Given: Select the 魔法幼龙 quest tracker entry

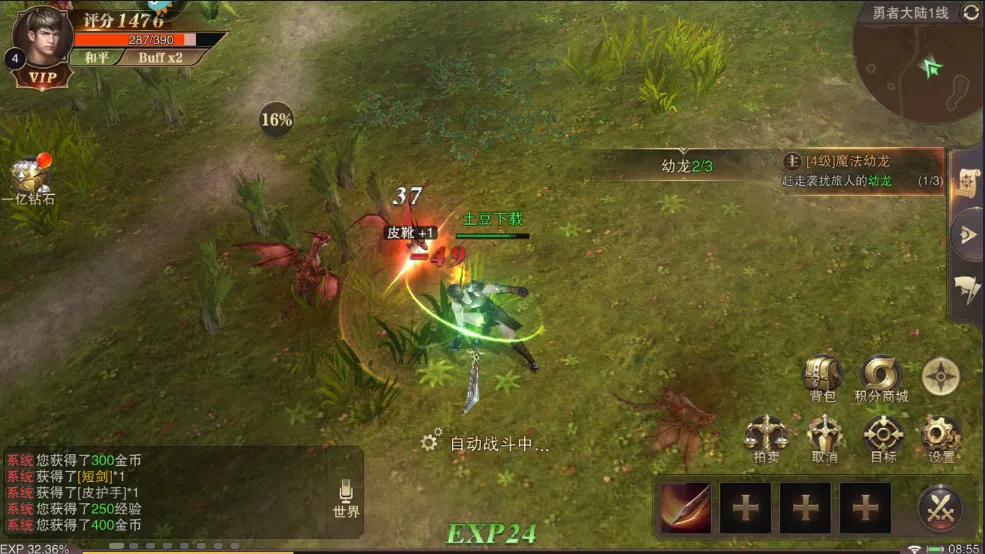Looking at the screenshot, I should point(860,170).
